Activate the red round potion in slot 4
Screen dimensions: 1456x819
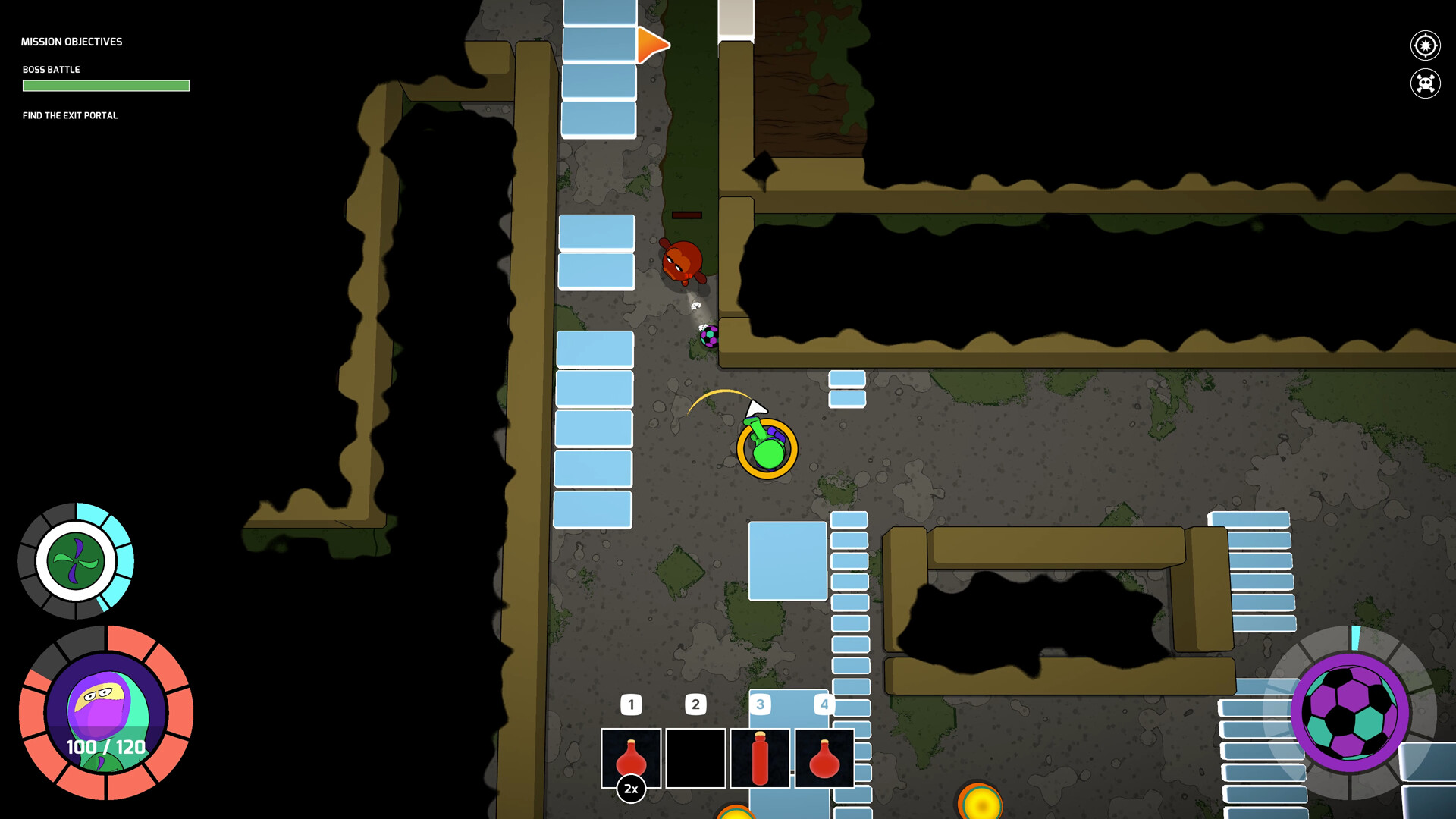pos(824,758)
